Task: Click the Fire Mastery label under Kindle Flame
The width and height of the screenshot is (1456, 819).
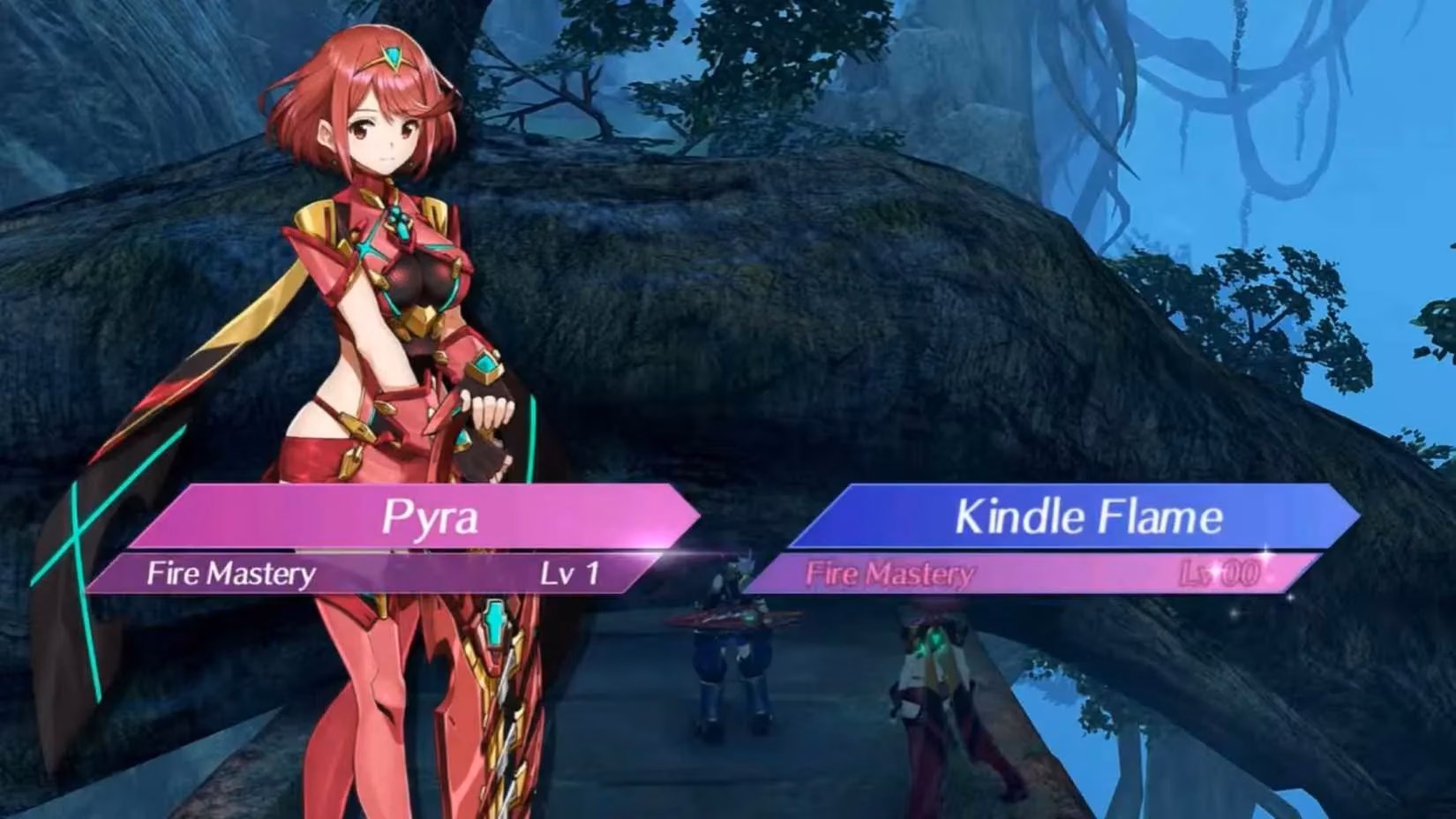Action: click(893, 575)
